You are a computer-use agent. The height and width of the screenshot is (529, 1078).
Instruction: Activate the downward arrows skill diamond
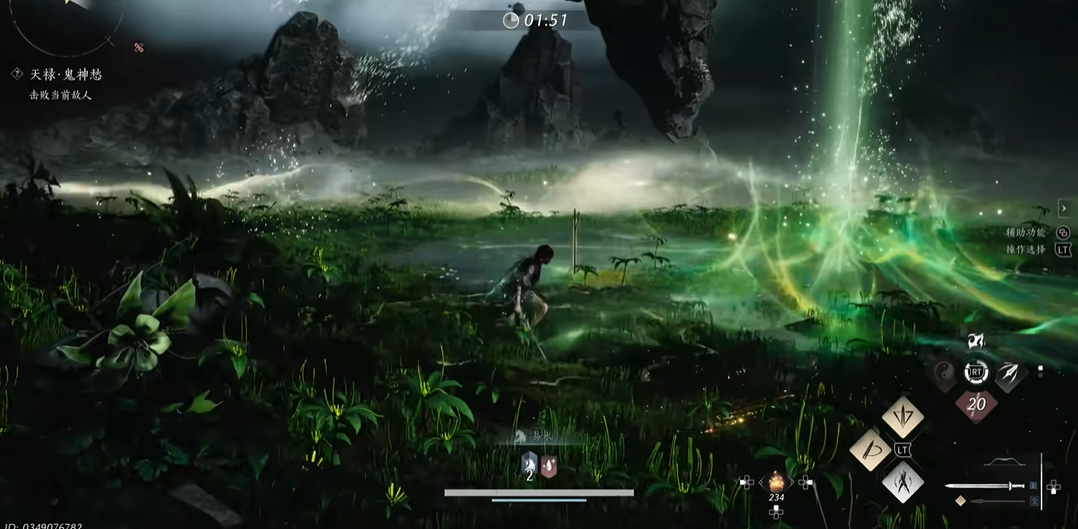(x=902, y=416)
